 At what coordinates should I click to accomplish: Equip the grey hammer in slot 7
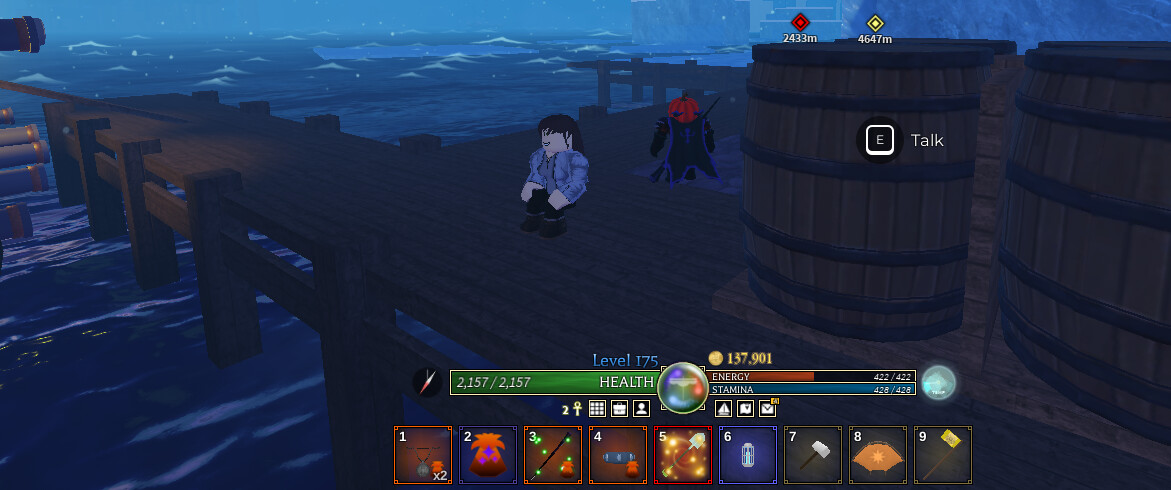click(x=812, y=455)
